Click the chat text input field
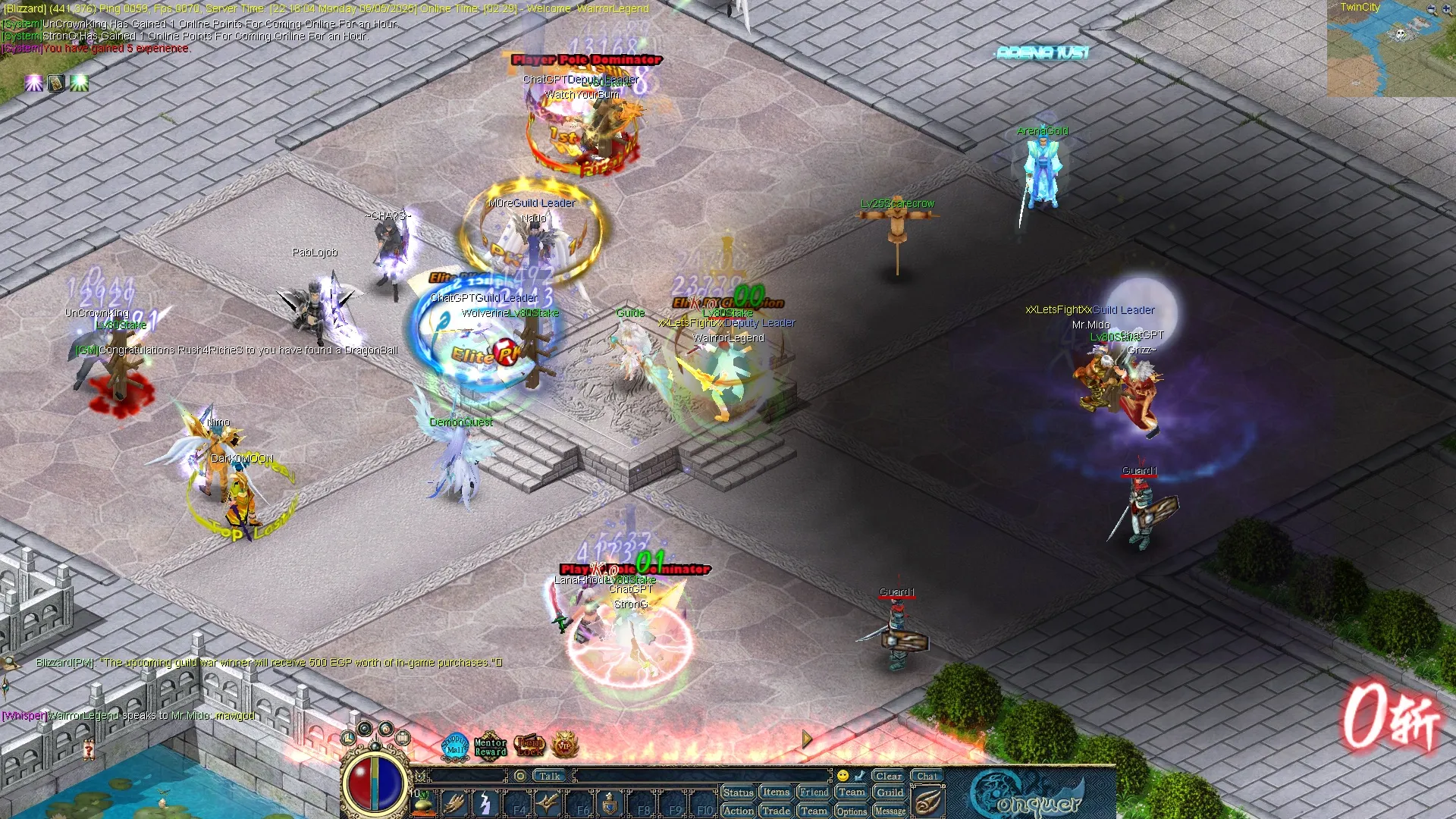Screen dimensions: 1456x819 click(x=701, y=776)
